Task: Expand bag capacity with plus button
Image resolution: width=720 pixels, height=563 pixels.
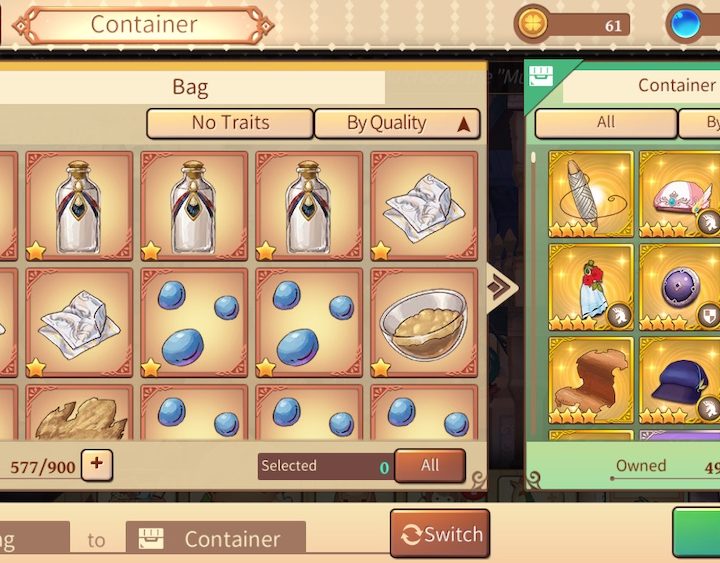Action: (x=98, y=464)
